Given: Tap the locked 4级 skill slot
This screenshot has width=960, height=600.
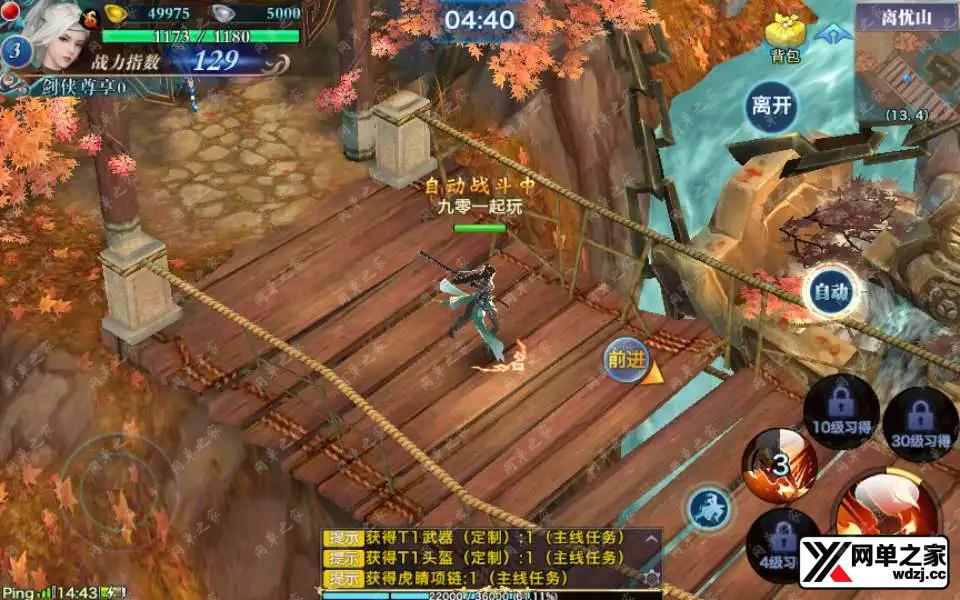Looking at the screenshot, I should [x=782, y=545].
